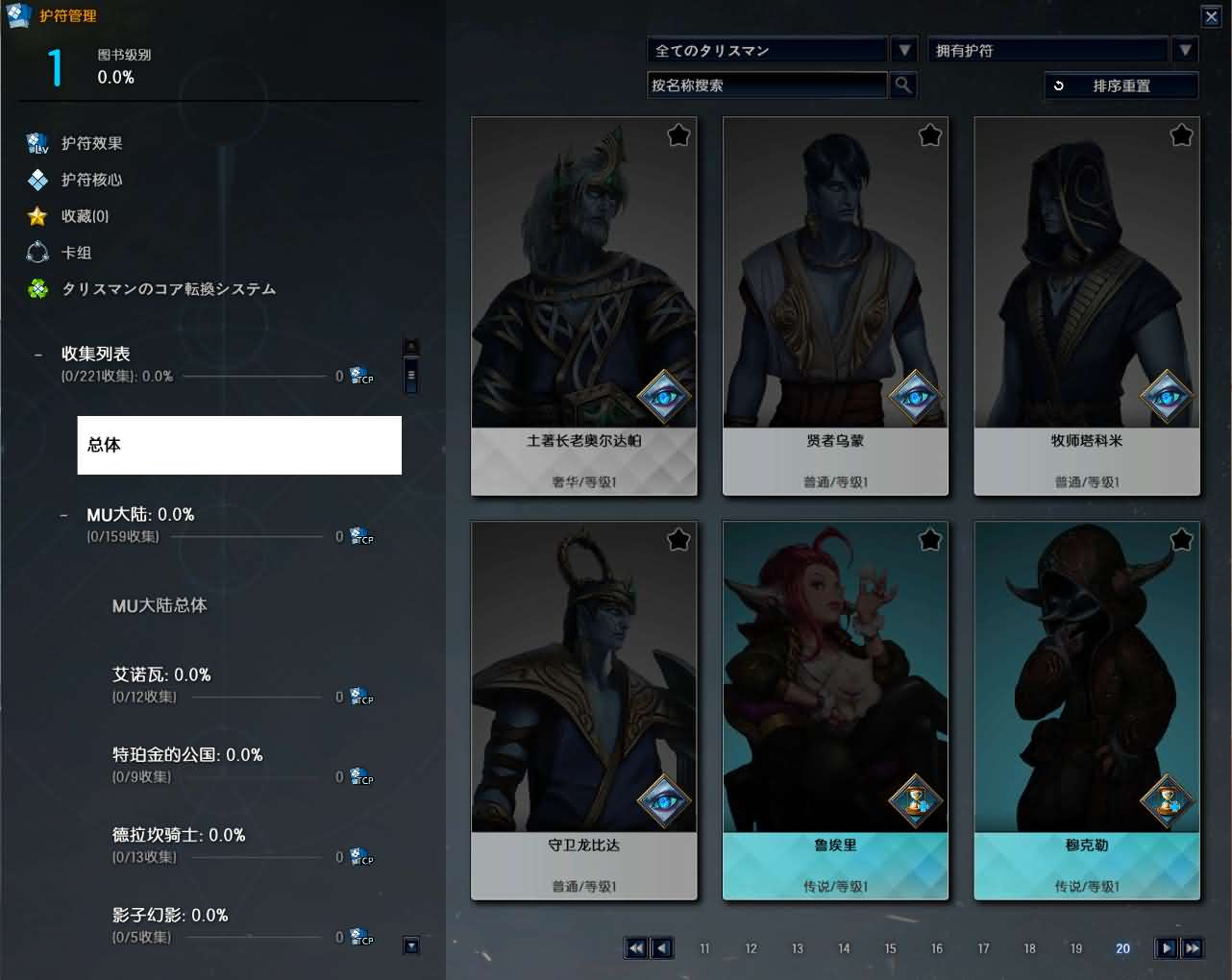Favorite the 穆克勒 card with its star

coord(1181,540)
